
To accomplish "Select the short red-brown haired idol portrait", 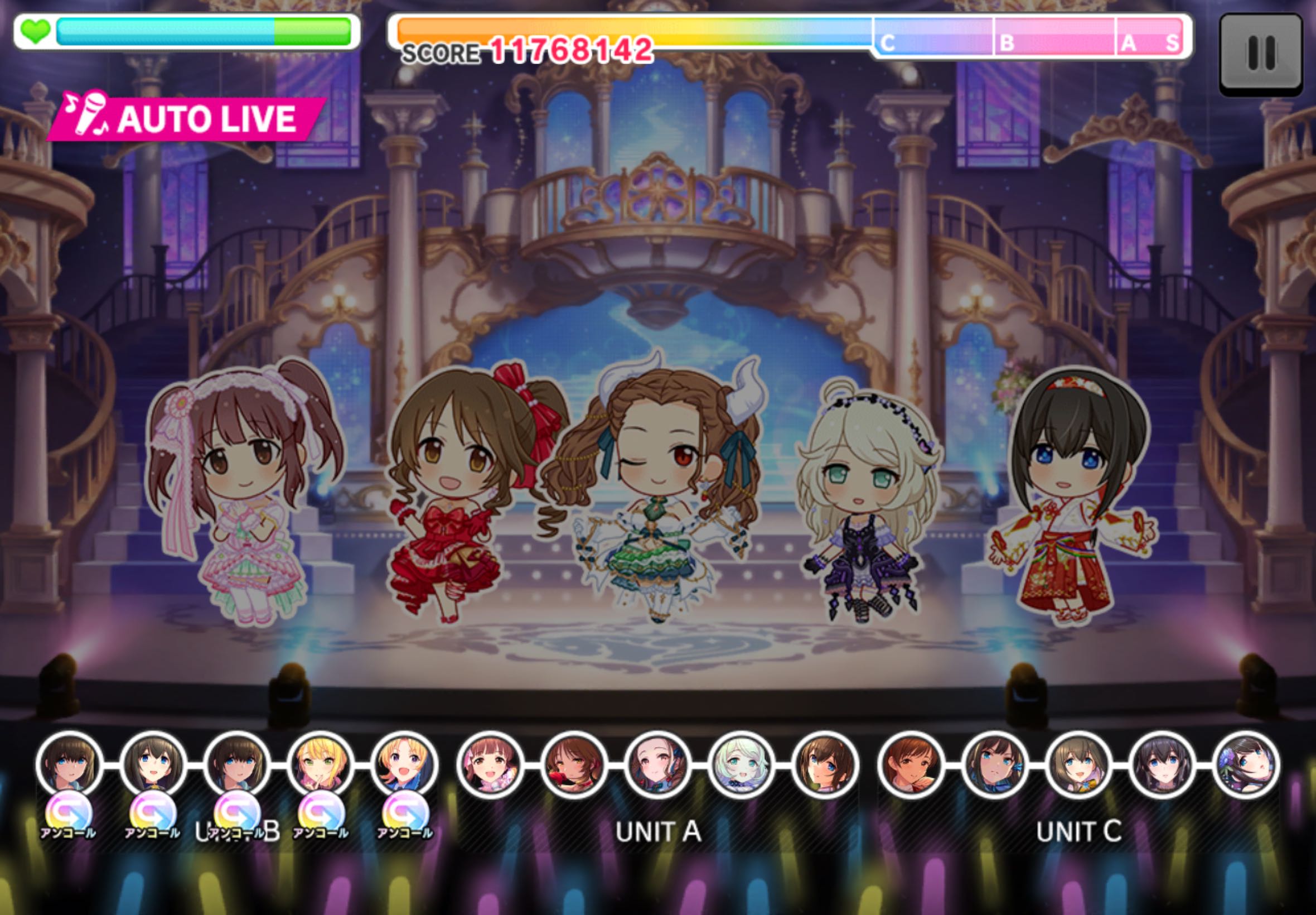I will (911, 764).
